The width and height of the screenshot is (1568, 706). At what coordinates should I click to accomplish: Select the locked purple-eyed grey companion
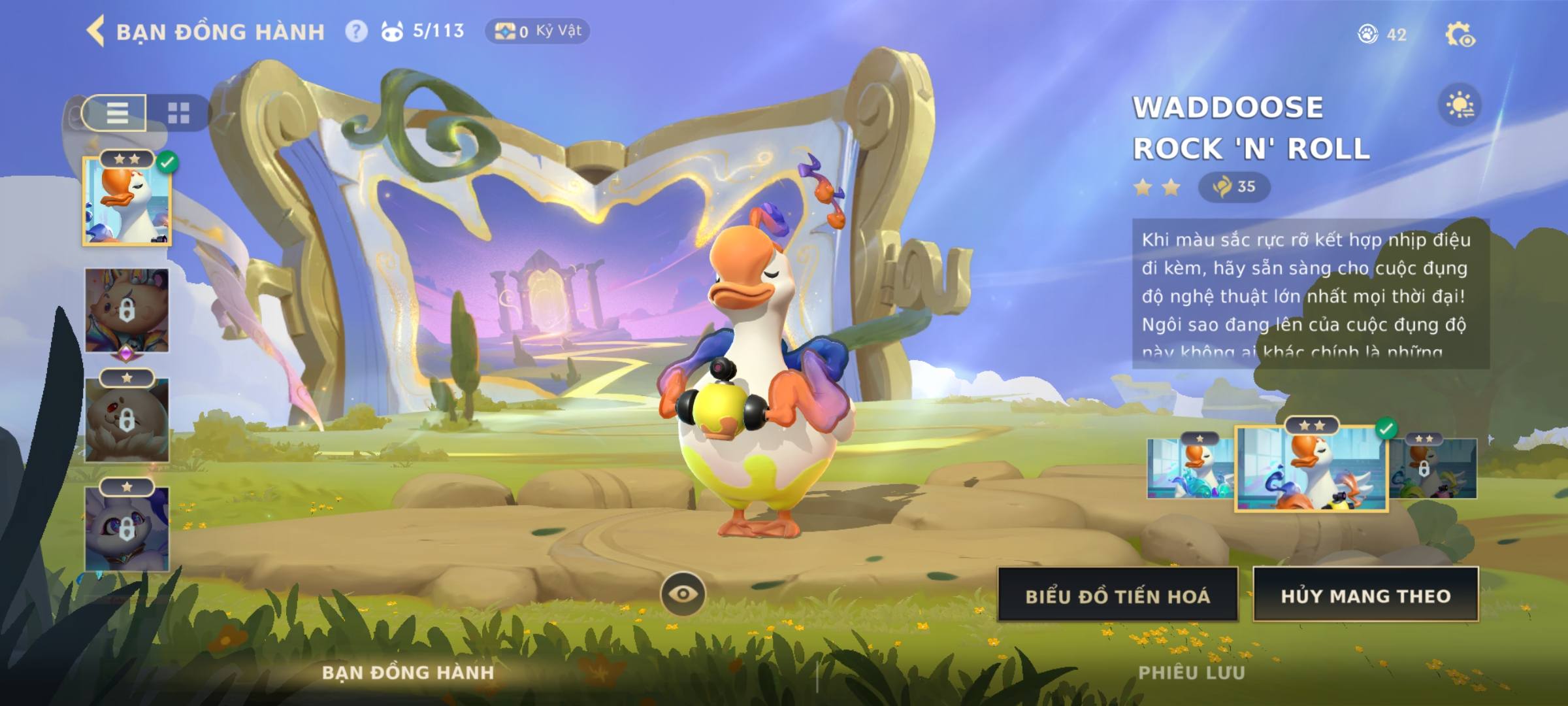pos(127,528)
